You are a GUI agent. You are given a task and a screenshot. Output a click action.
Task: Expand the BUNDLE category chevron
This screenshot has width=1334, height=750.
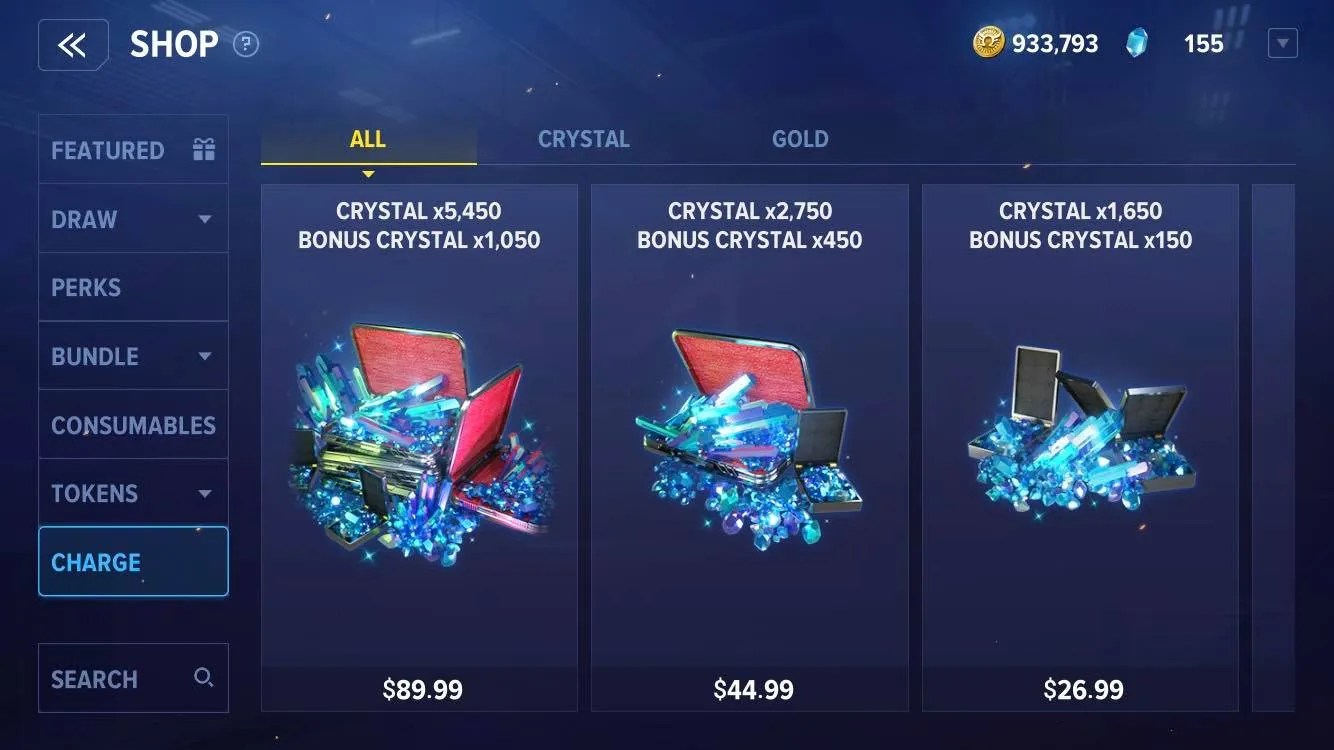205,355
